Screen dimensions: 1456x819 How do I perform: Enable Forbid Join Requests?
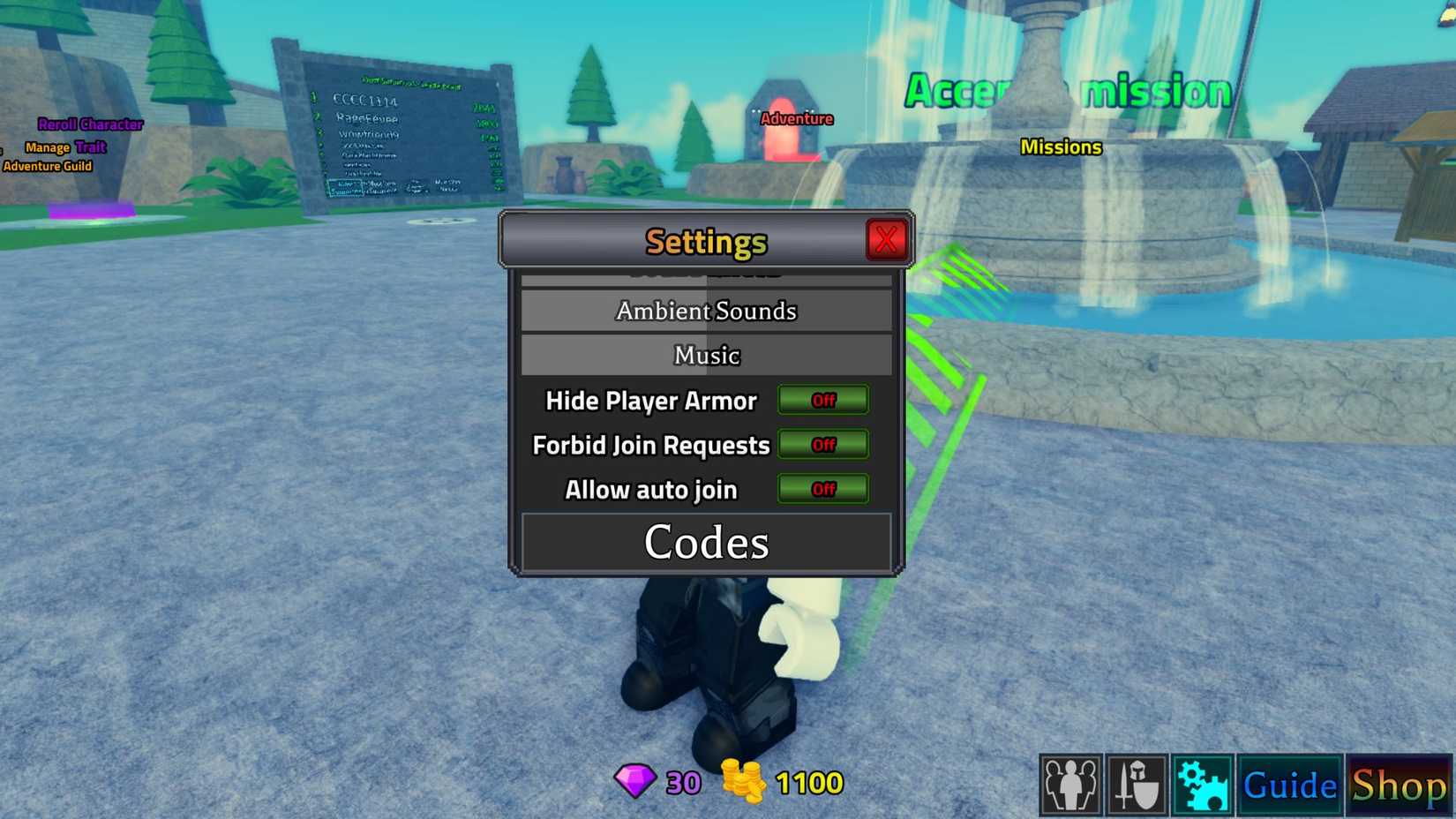(x=822, y=445)
